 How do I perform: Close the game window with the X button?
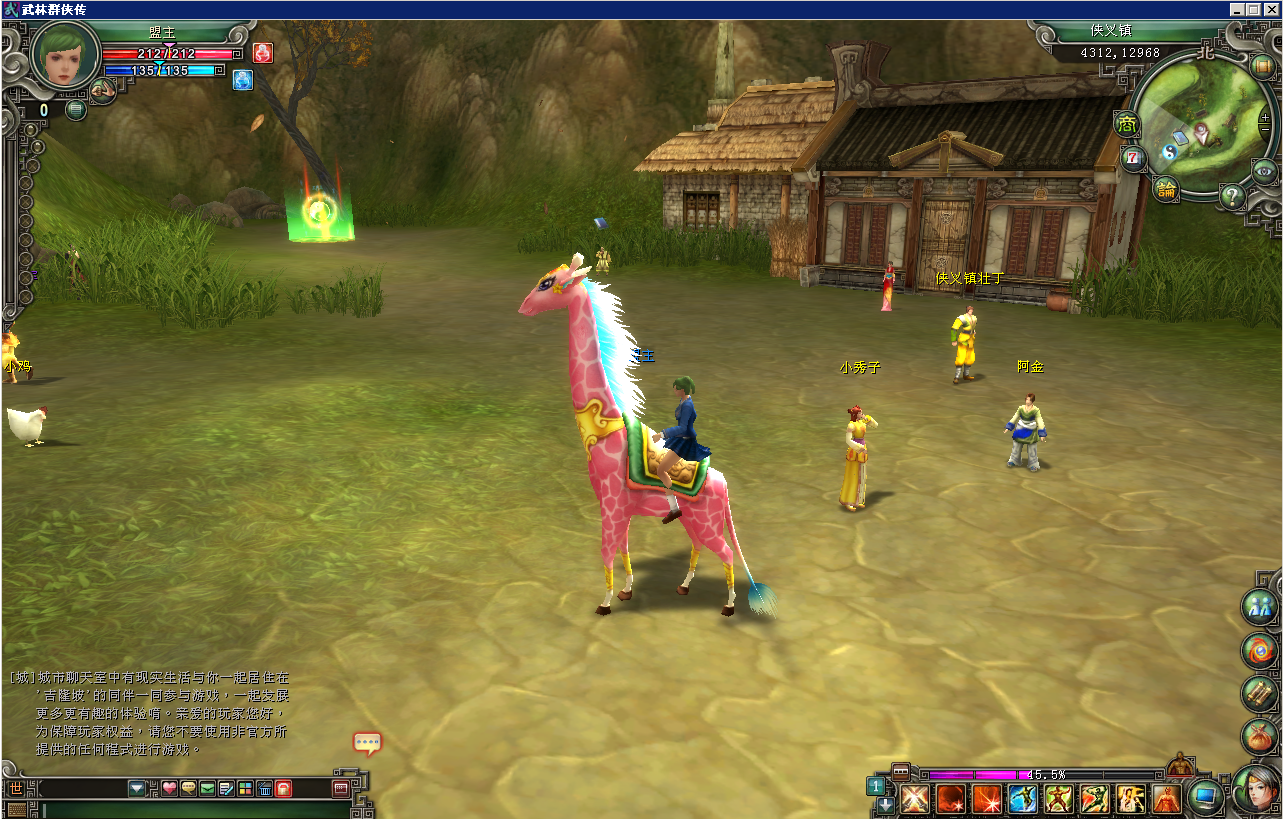coord(1269,9)
